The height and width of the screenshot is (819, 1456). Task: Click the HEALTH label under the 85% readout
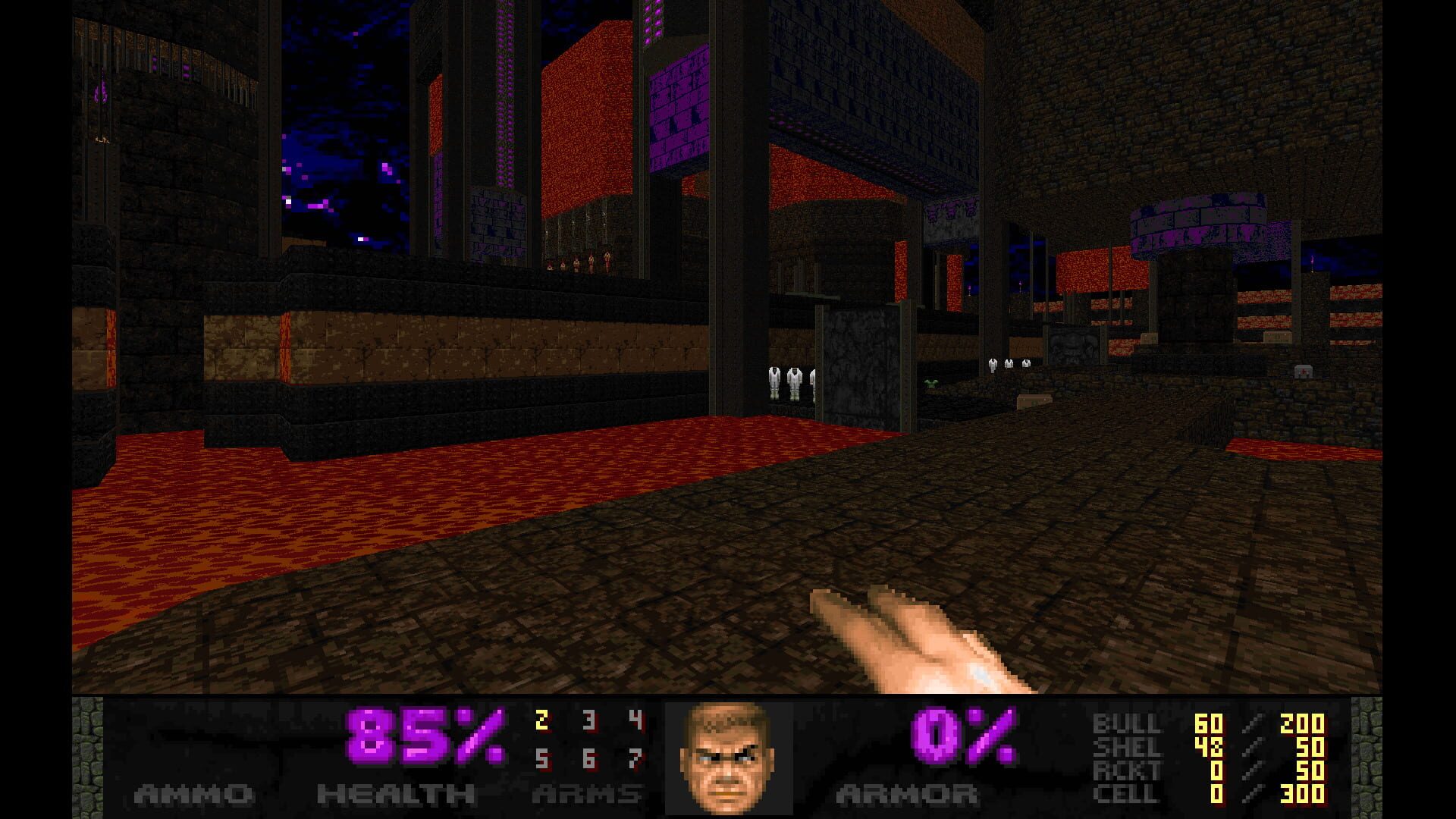point(394,794)
